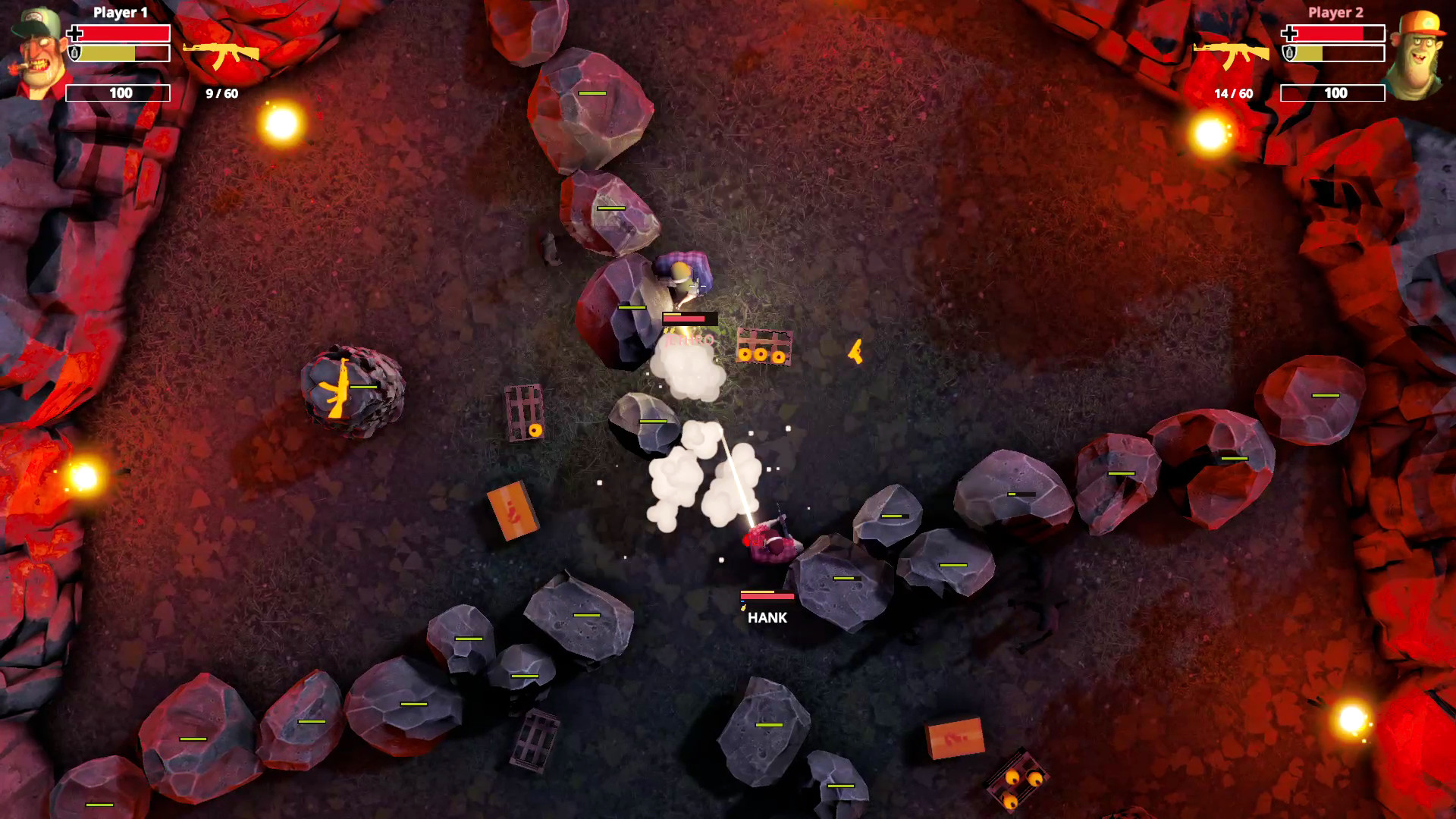This screenshot has width=1456, height=819.
Task: Select Player 1's golden assault rifle icon
Action: coord(221,55)
